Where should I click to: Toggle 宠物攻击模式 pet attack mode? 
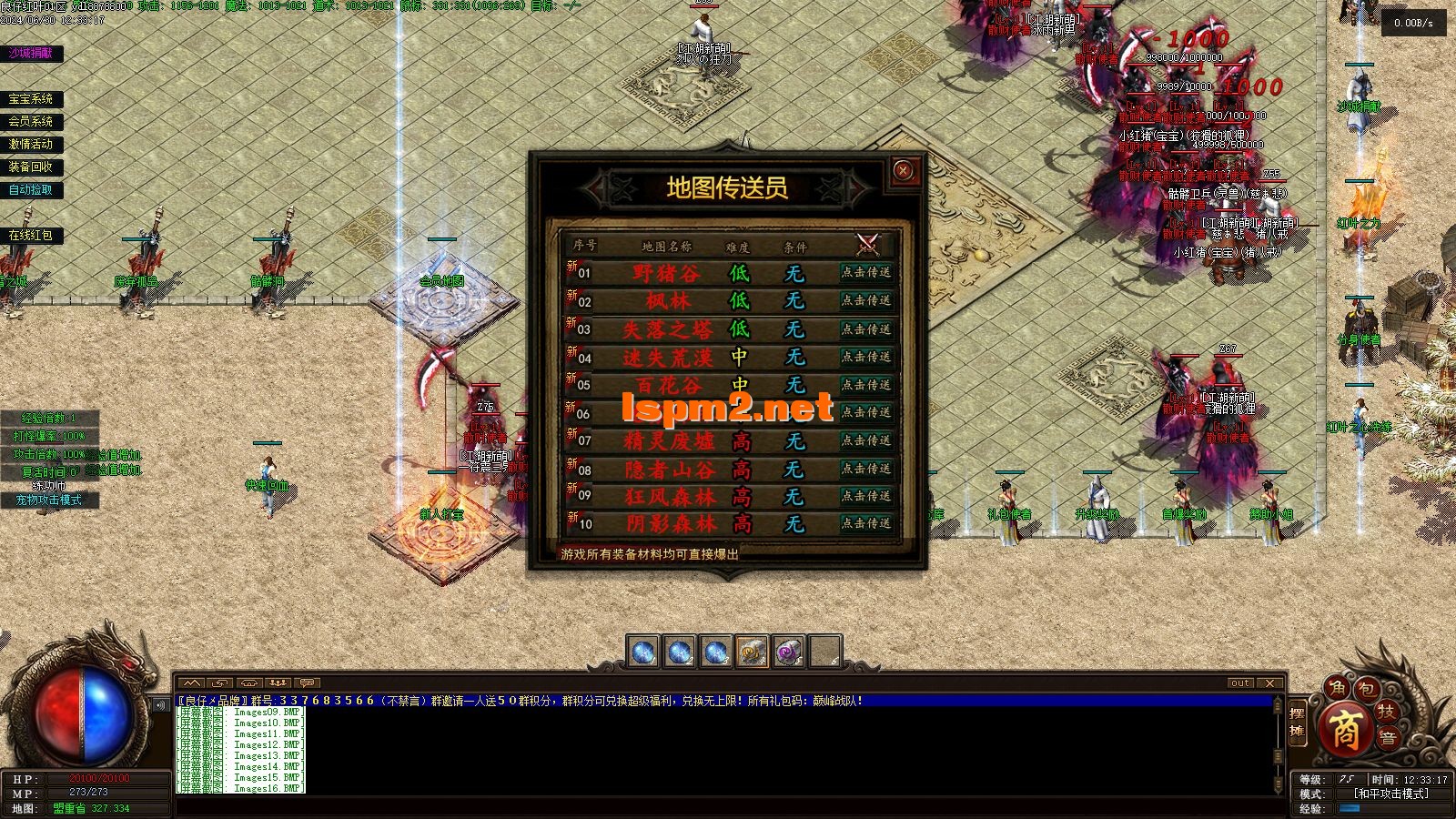pos(48,500)
